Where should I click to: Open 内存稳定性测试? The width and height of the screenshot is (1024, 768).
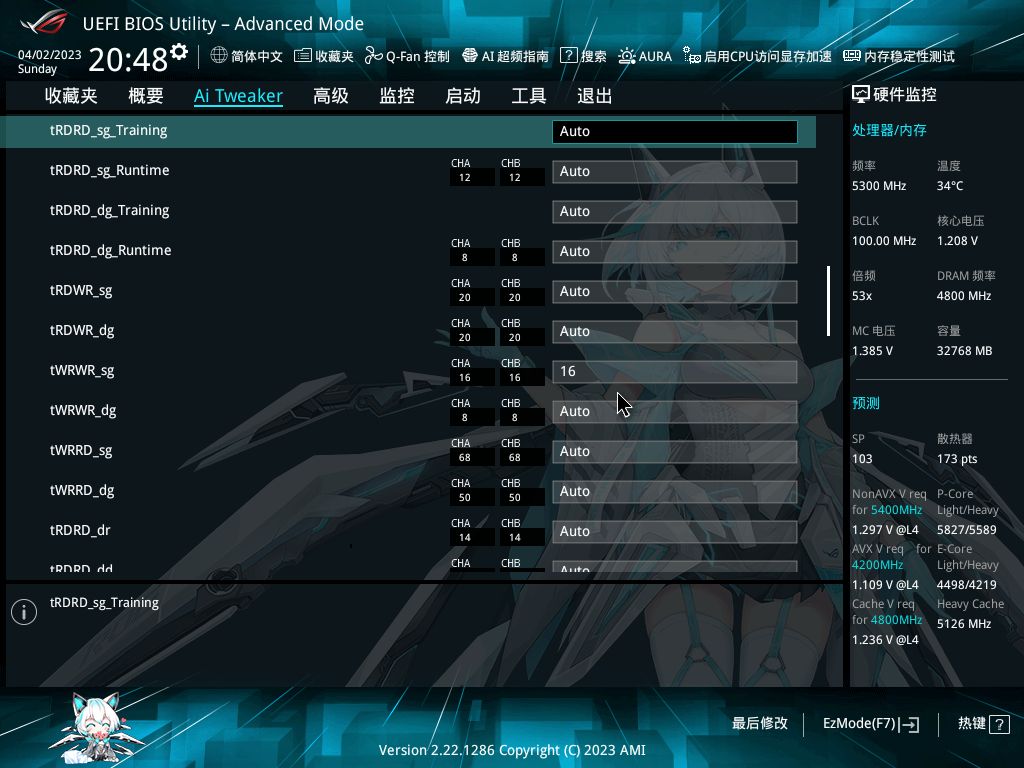pyautogui.click(x=899, y=56)
